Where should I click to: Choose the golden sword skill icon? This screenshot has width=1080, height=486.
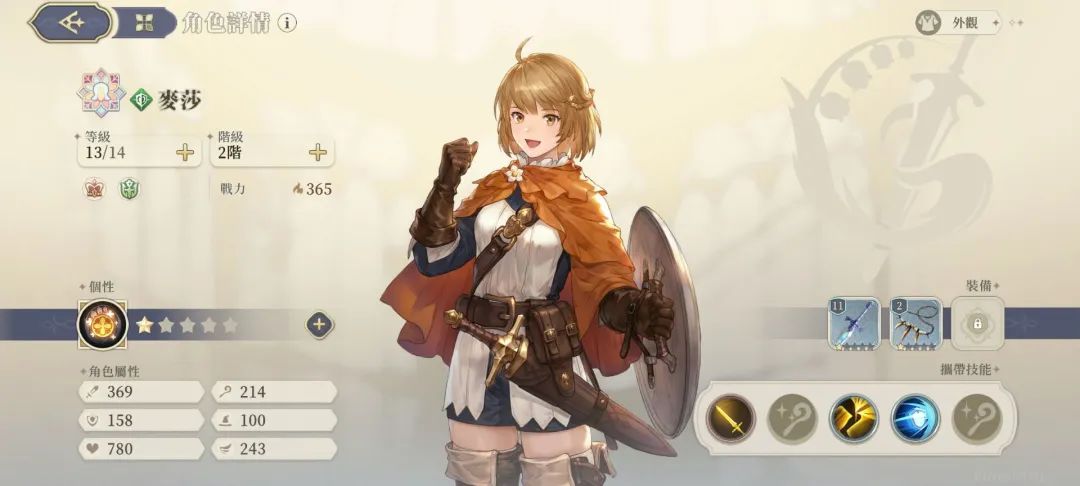click(x=731, y=419)
